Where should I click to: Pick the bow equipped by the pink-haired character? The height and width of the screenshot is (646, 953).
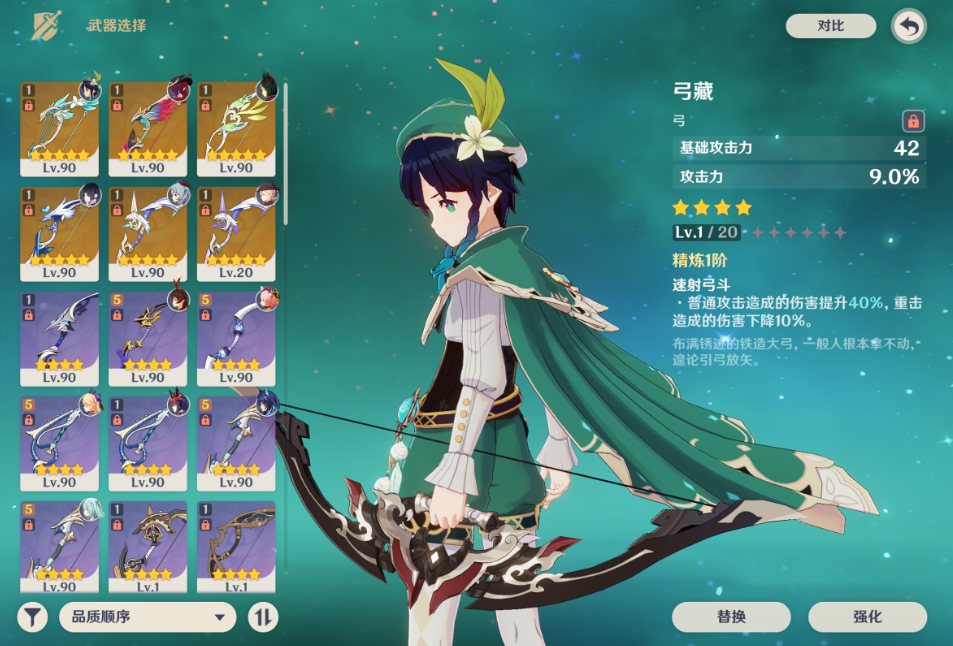236,338
